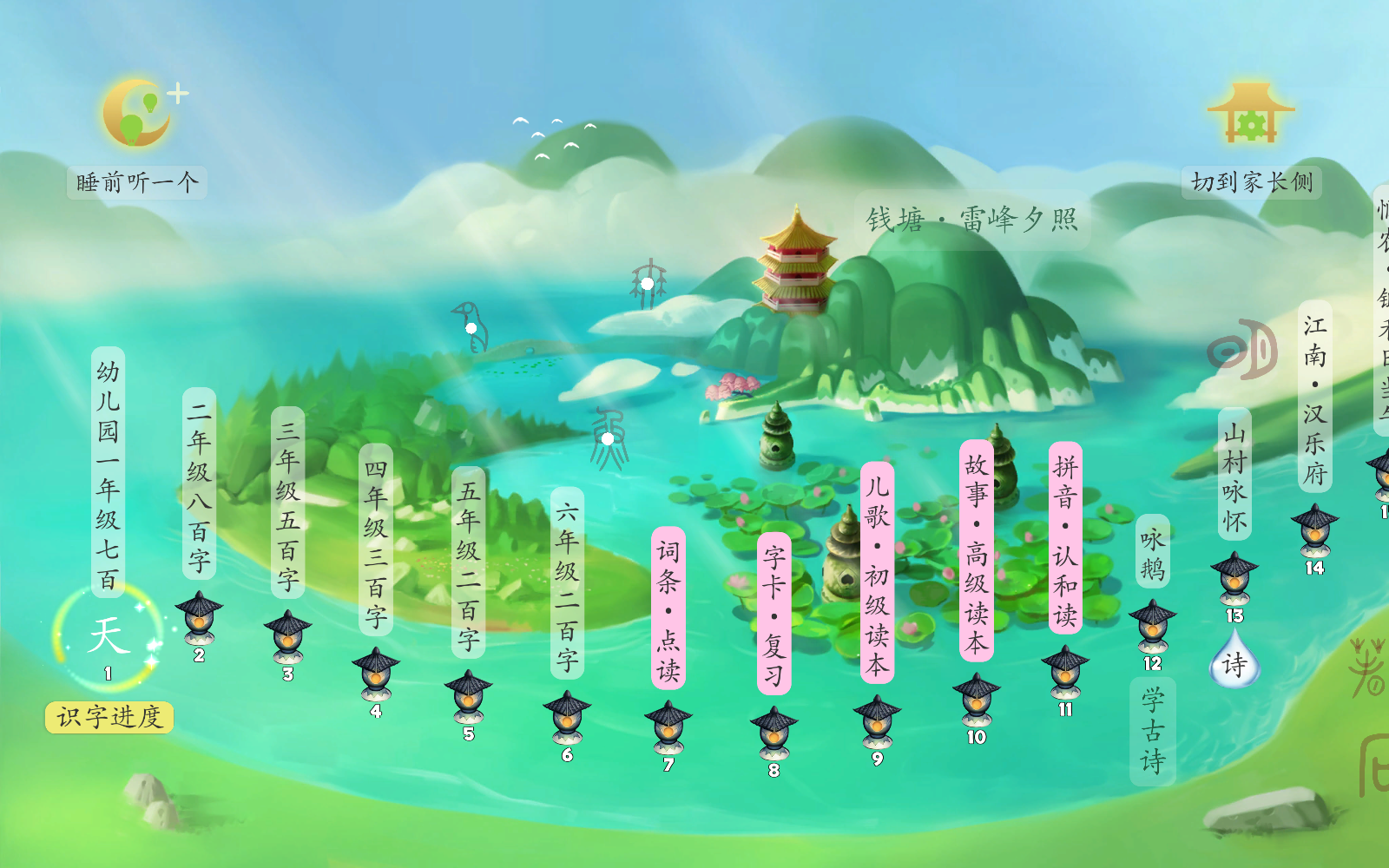Select the lantern numbered 7
This screenshot has height=868, width=1389.
(668, 729)
